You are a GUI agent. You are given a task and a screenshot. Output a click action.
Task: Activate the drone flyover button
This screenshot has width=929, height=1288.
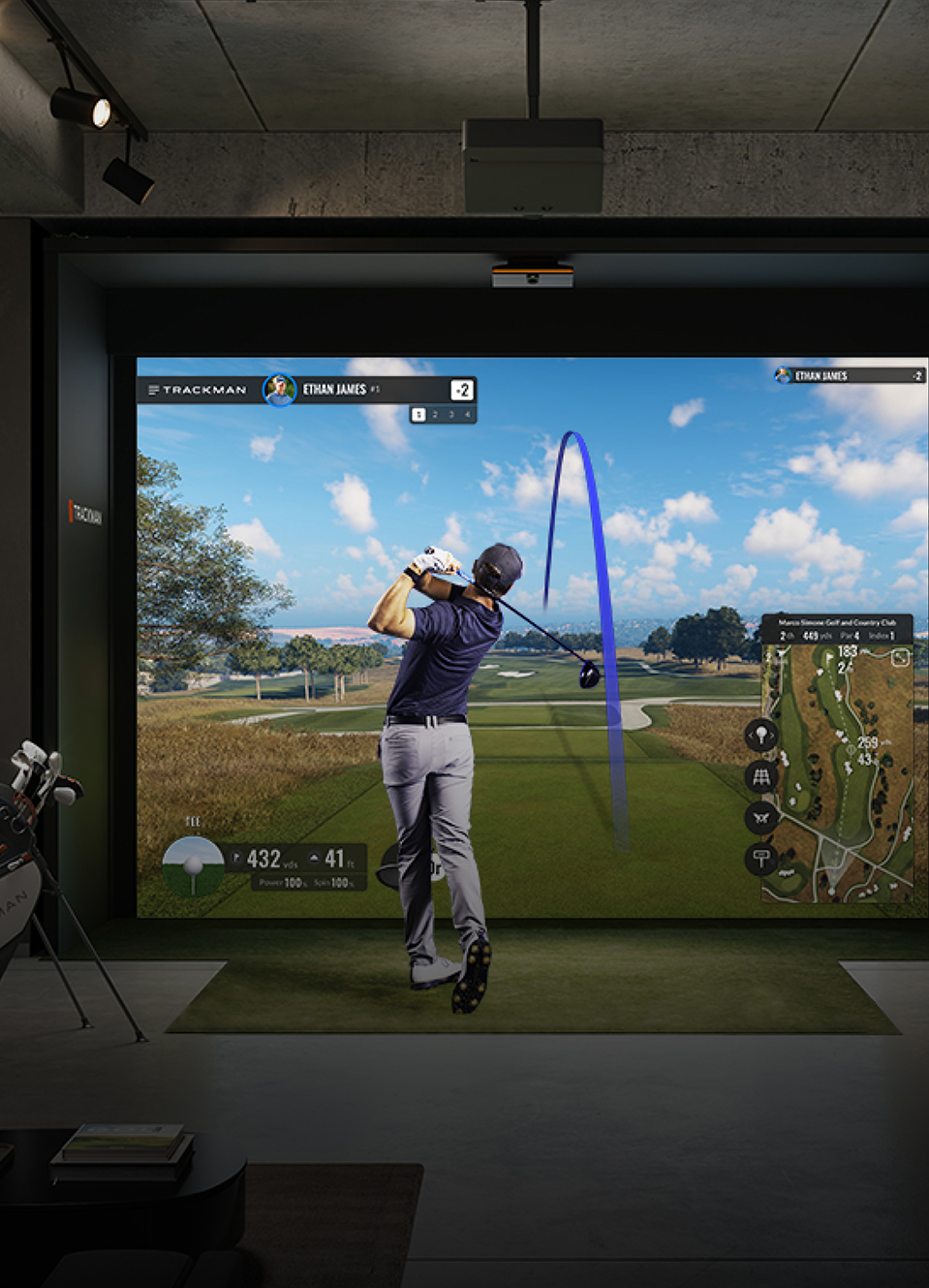click(x=761, y=818)
